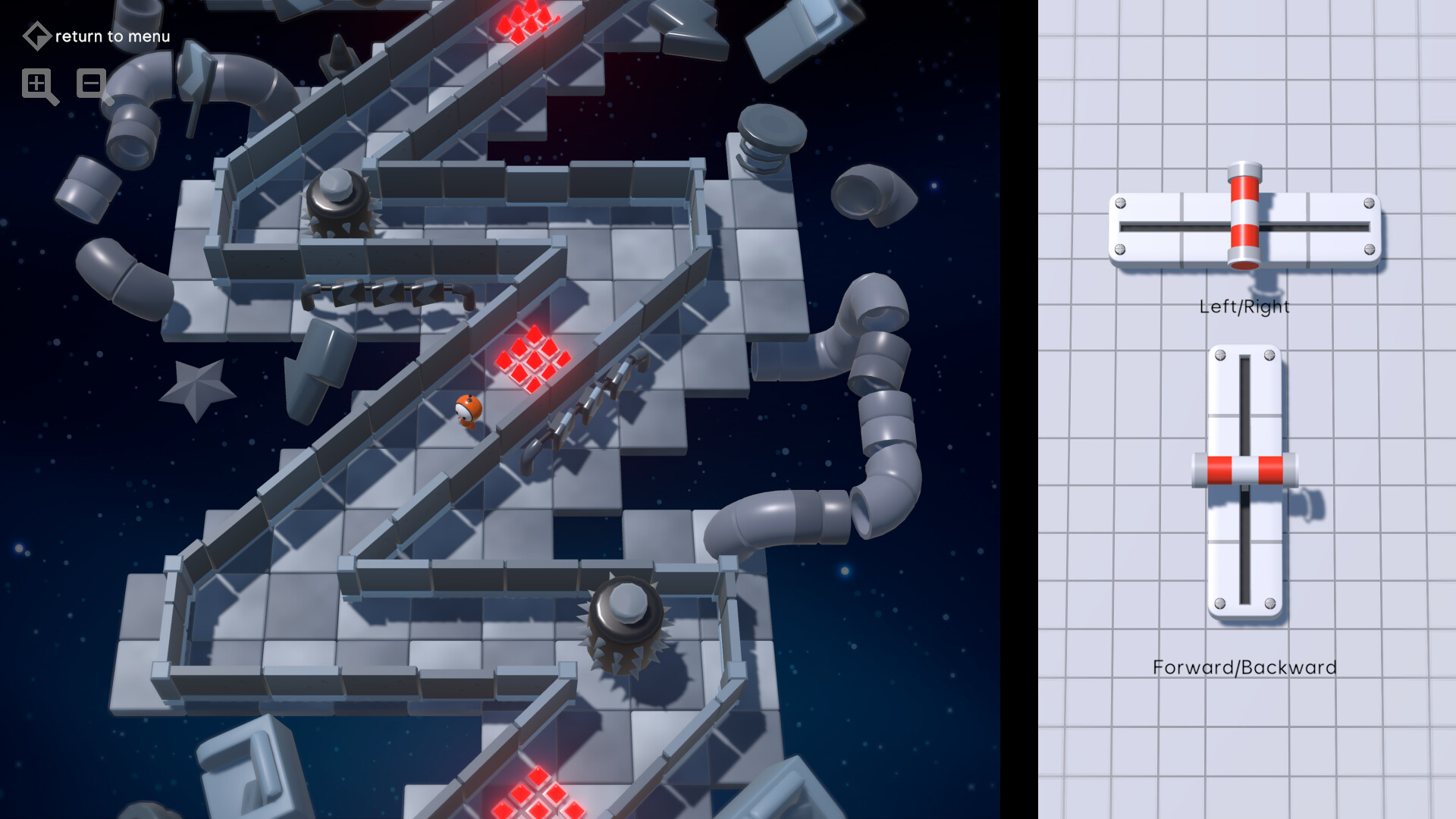Click the Forward/Backward label text
Viewport: 1456px width, 819px height.
click(1246, 668)
